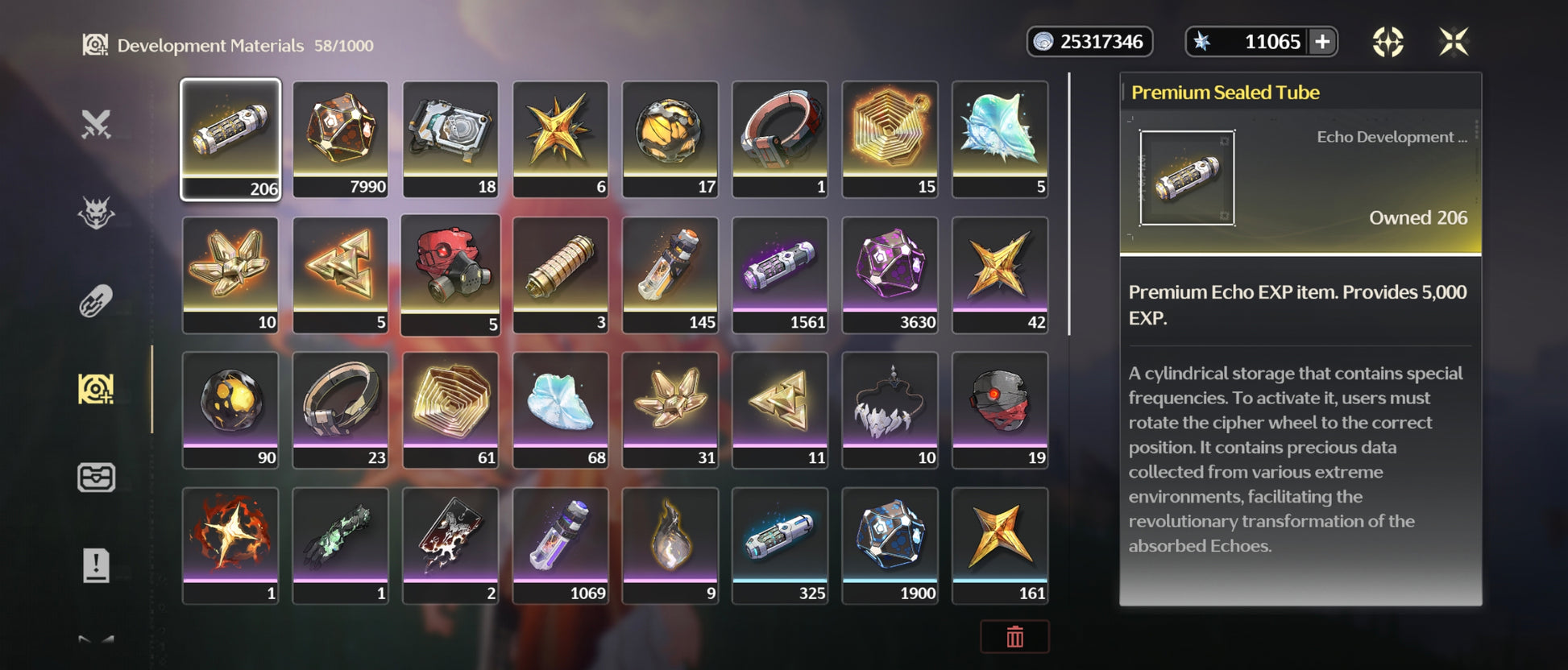Screen dimensions: 1568x670
Task: Pick the purple polyhedron item with 3630
Action: [890, 274]
